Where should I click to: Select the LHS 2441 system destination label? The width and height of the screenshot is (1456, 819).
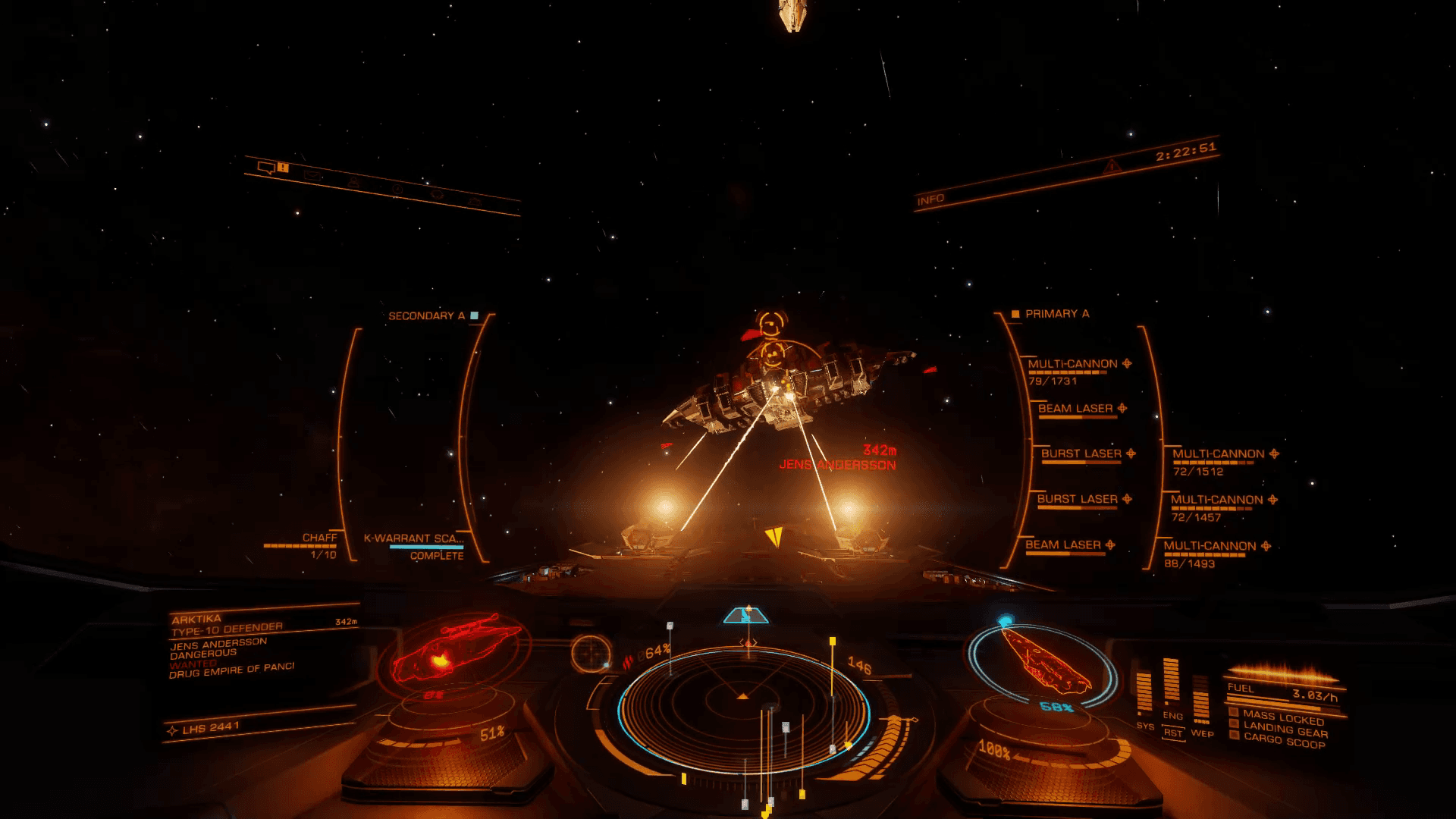(x=211, y=728)
